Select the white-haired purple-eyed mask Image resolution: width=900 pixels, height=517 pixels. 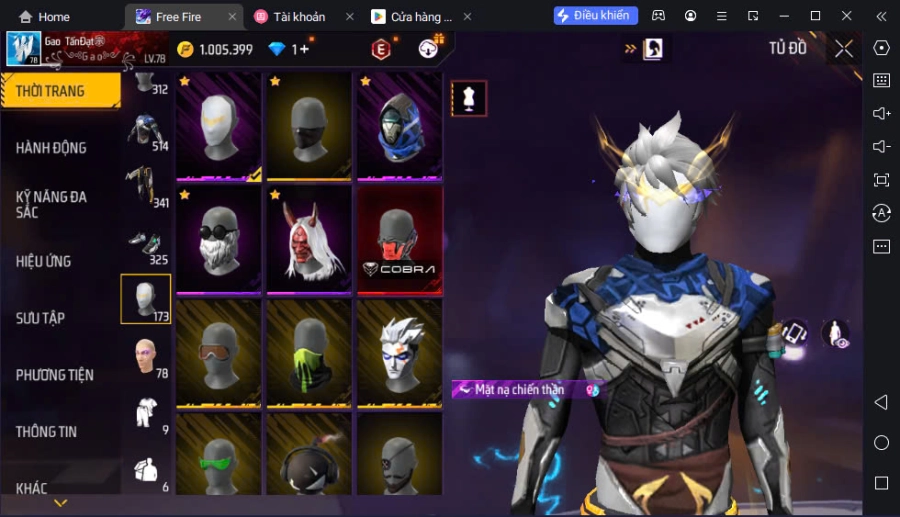tap(399, 352)
